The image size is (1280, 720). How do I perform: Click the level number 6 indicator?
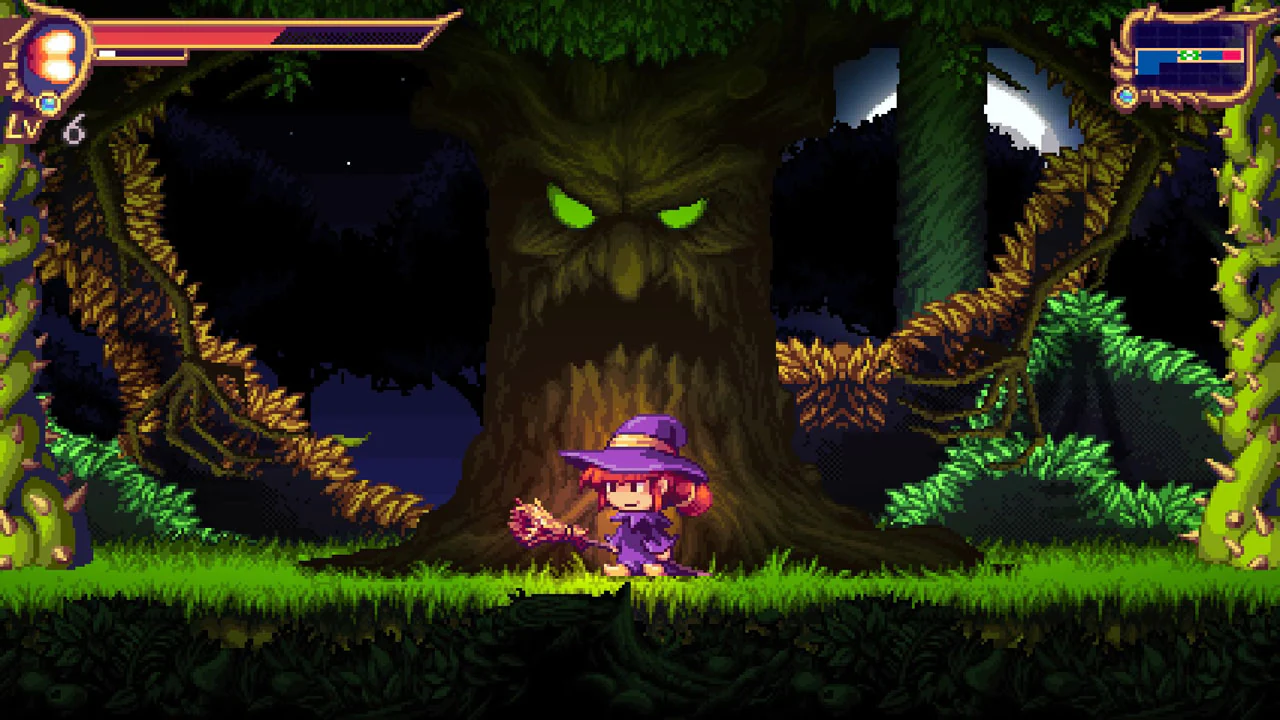point(75,130)
